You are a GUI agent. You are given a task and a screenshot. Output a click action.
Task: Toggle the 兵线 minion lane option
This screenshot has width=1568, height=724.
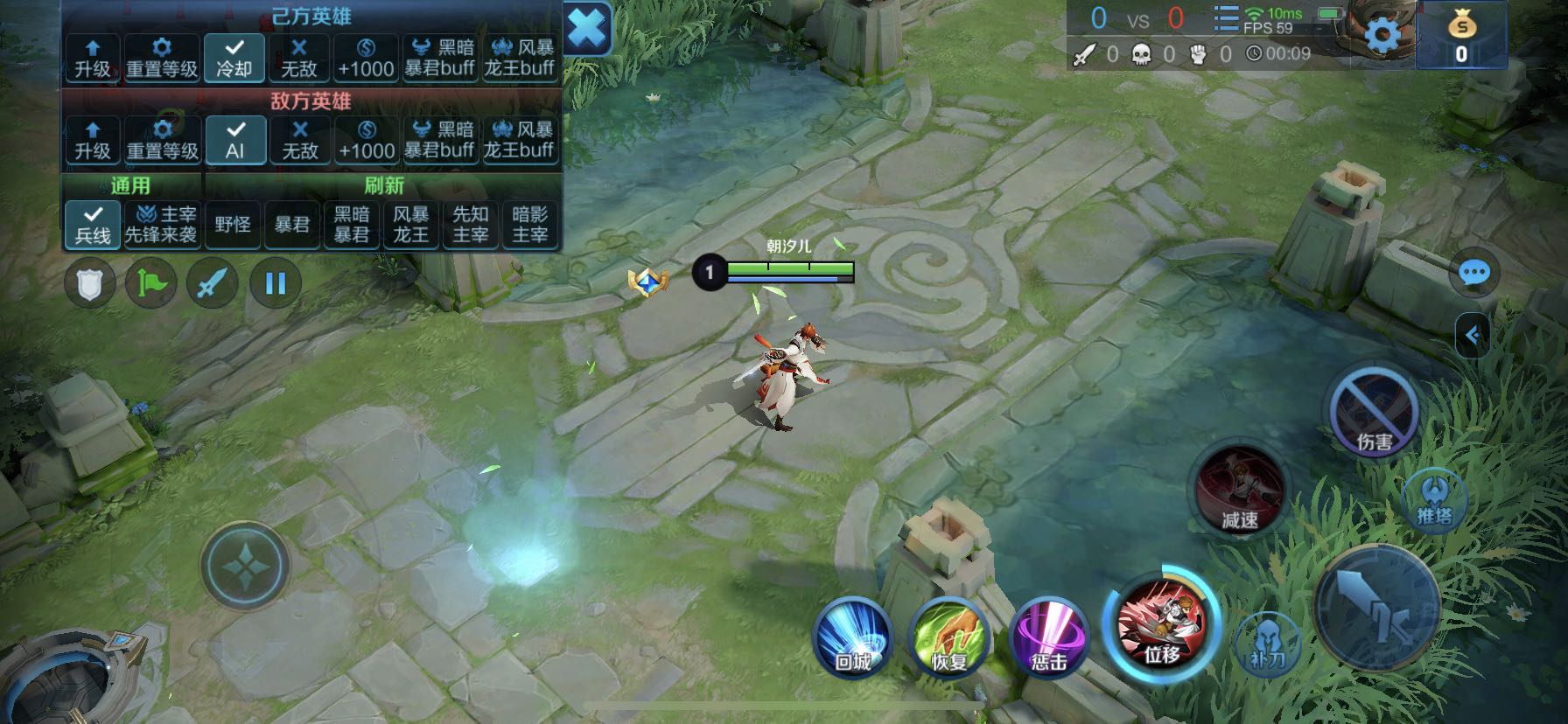click(x=93, y=225)
